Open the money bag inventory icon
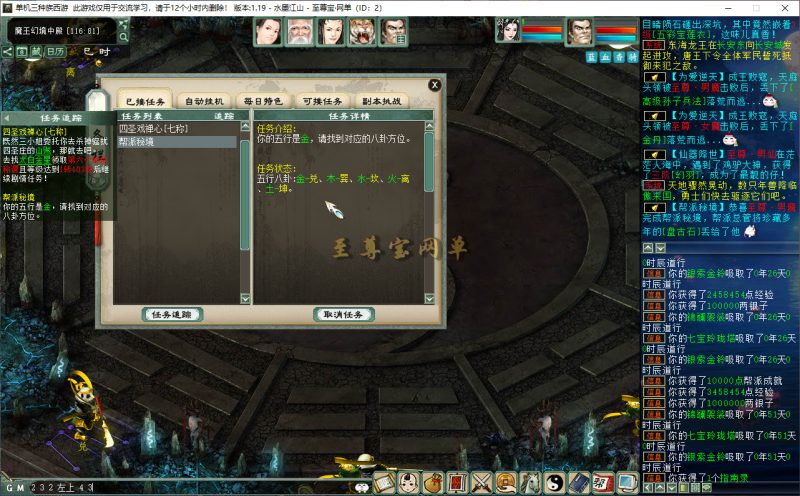This screenshot has height=496, width=800. click(x=434, y=483)
